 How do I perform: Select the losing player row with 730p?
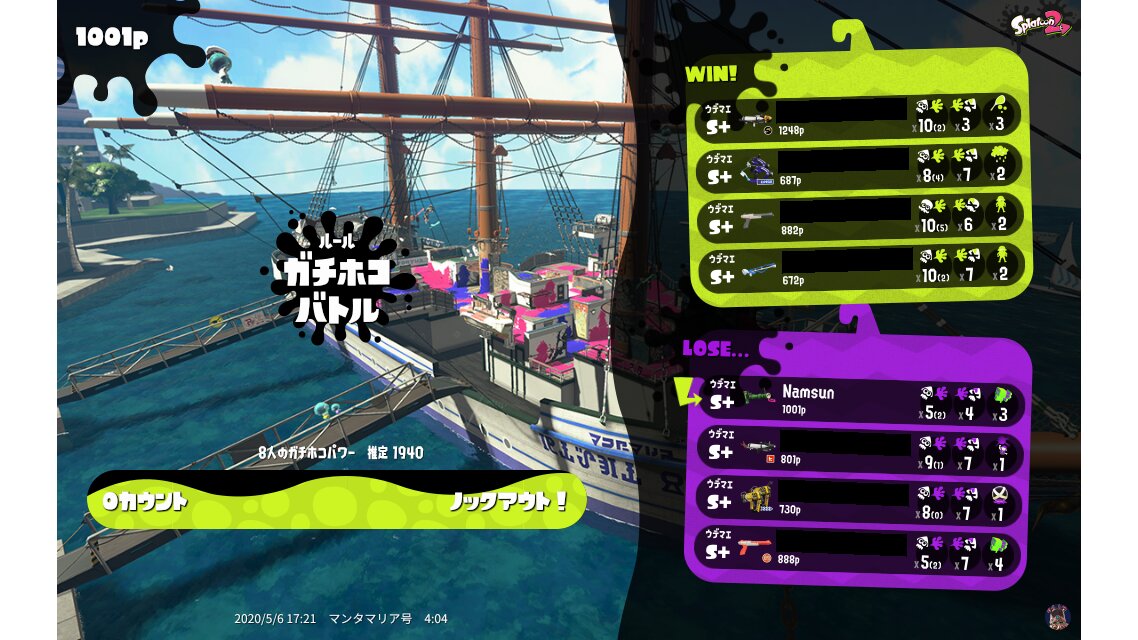860,500
